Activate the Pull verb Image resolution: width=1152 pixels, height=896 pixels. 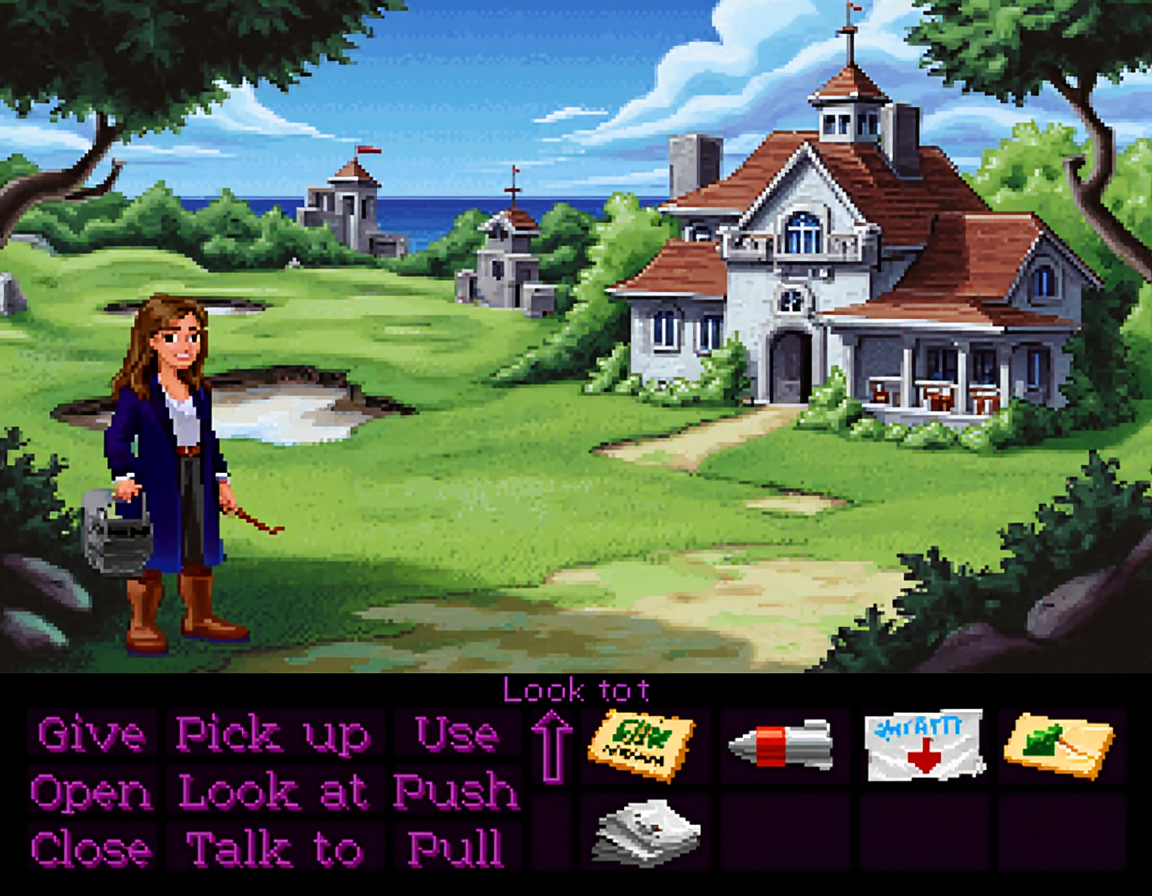tap(456, 849)
